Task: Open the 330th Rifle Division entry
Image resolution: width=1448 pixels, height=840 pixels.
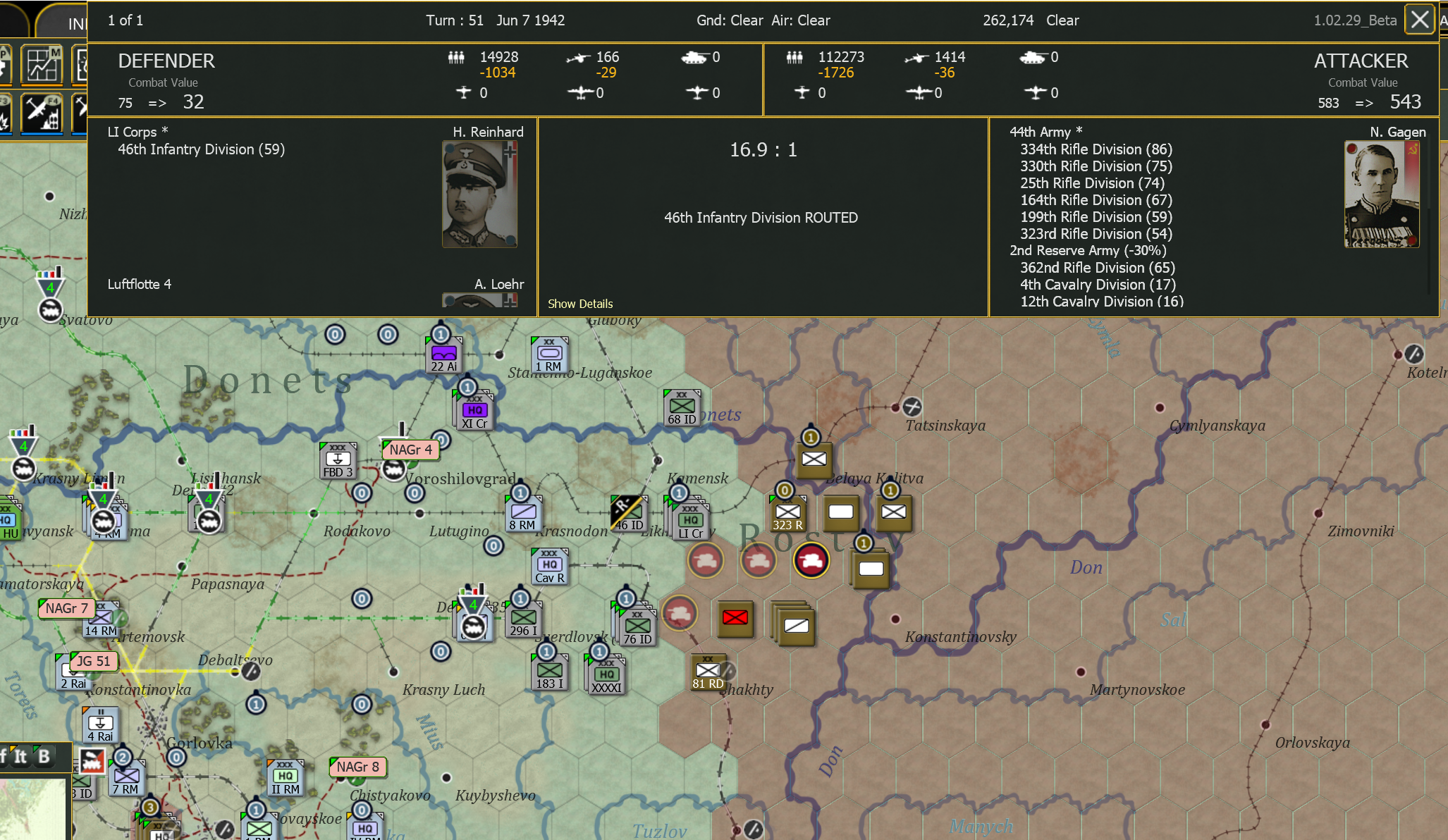Action: point(1096,166)
